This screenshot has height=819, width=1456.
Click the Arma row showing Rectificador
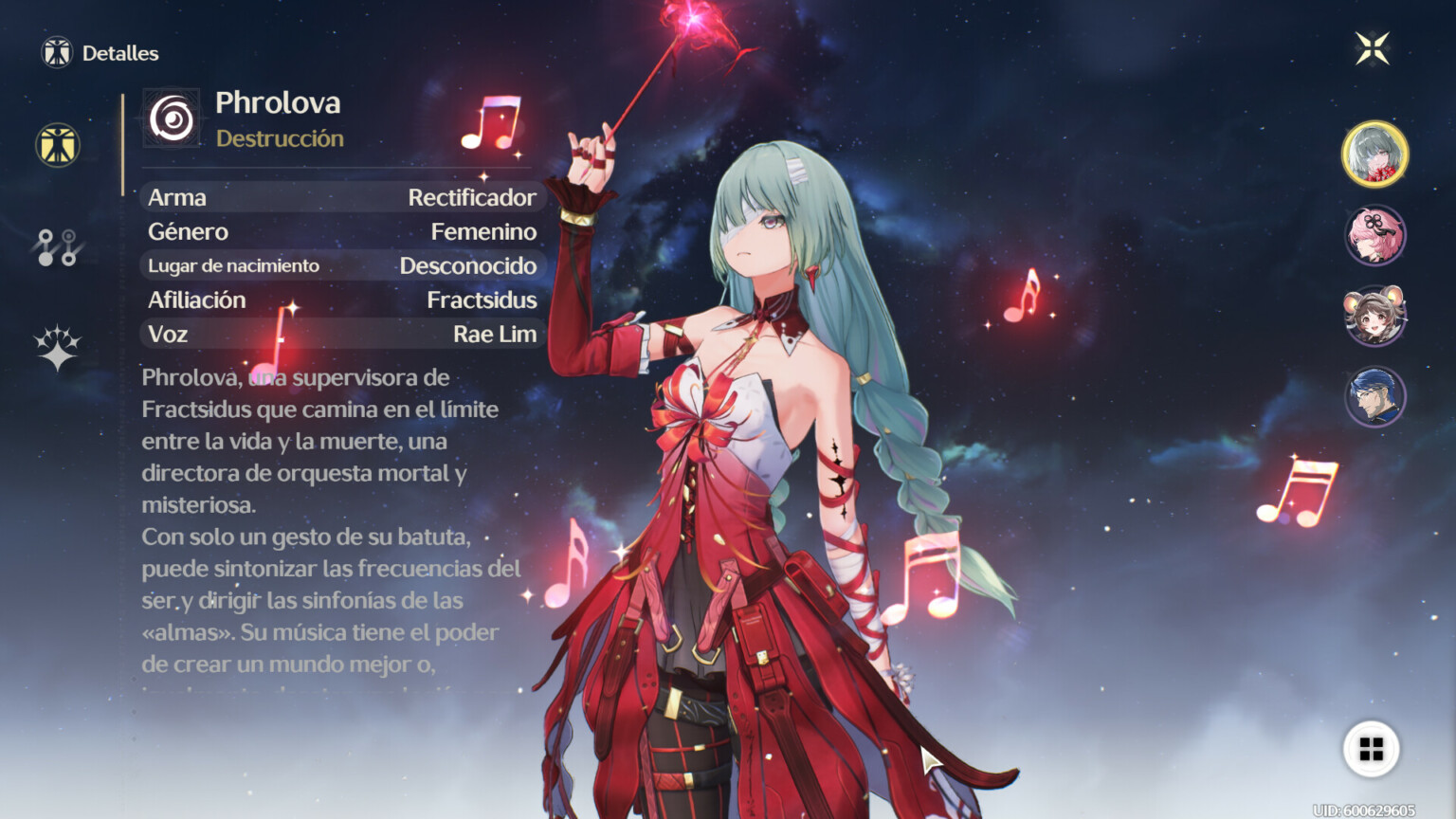point(339,198)
